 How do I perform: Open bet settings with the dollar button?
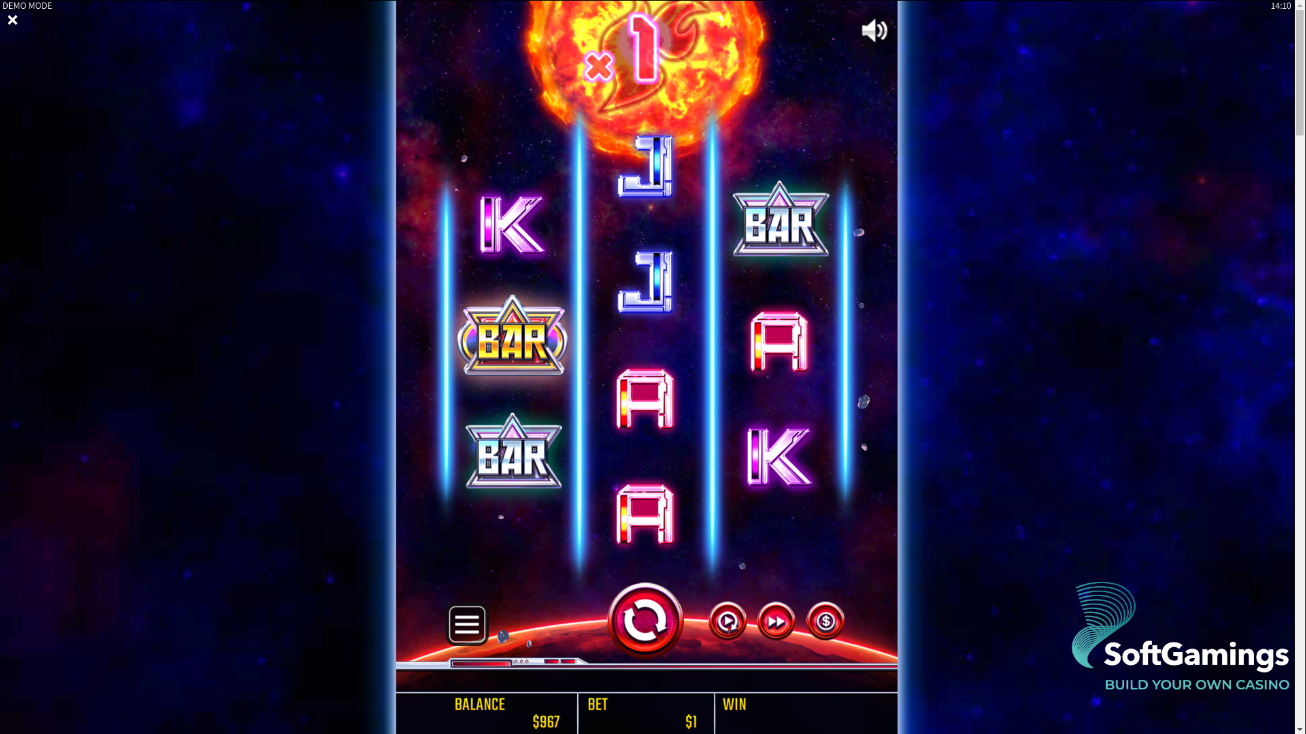pyautogui.click(x=825, y=622)
